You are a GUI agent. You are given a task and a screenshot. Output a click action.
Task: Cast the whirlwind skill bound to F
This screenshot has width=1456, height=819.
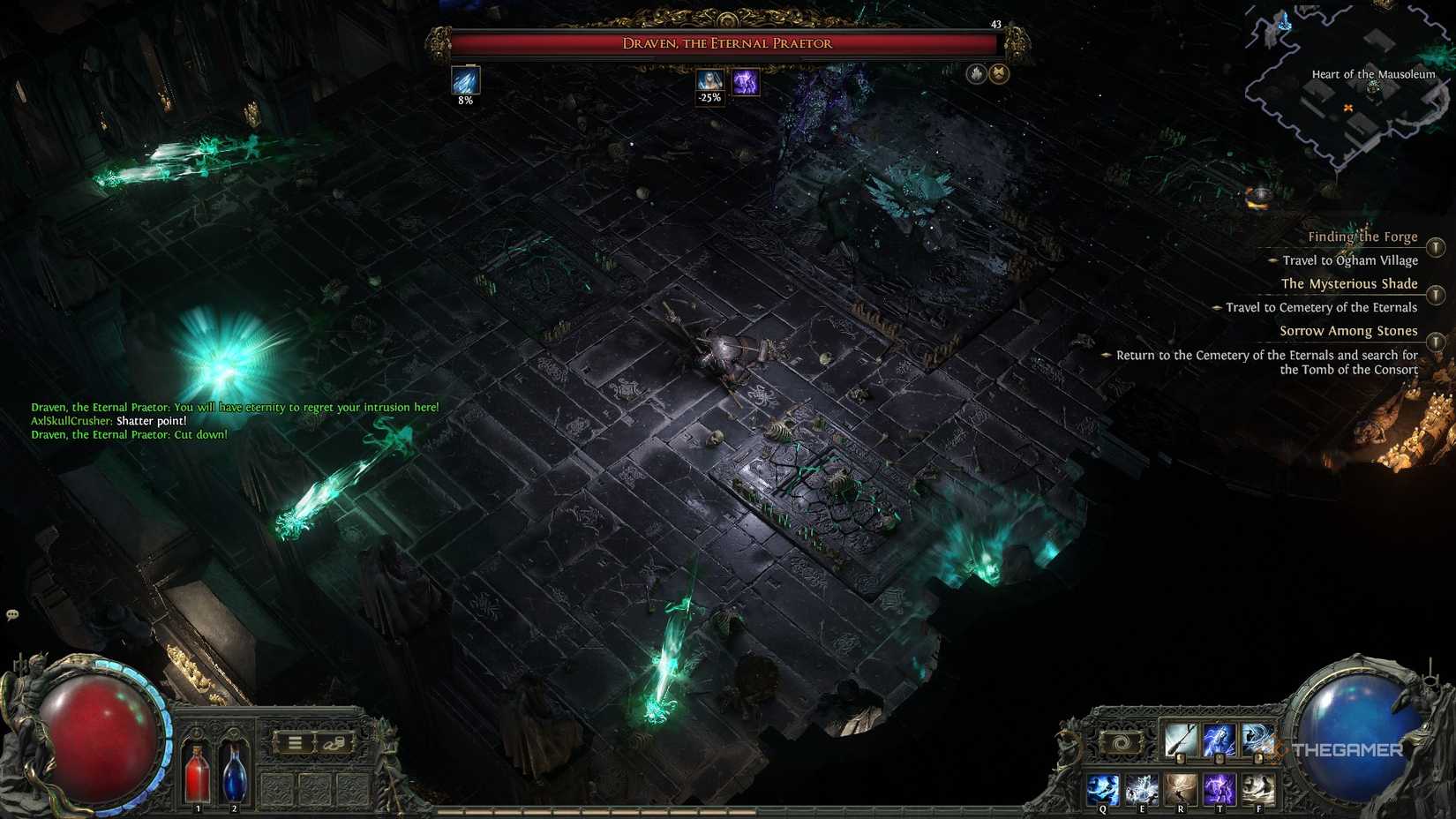(x=1259, y=789)
